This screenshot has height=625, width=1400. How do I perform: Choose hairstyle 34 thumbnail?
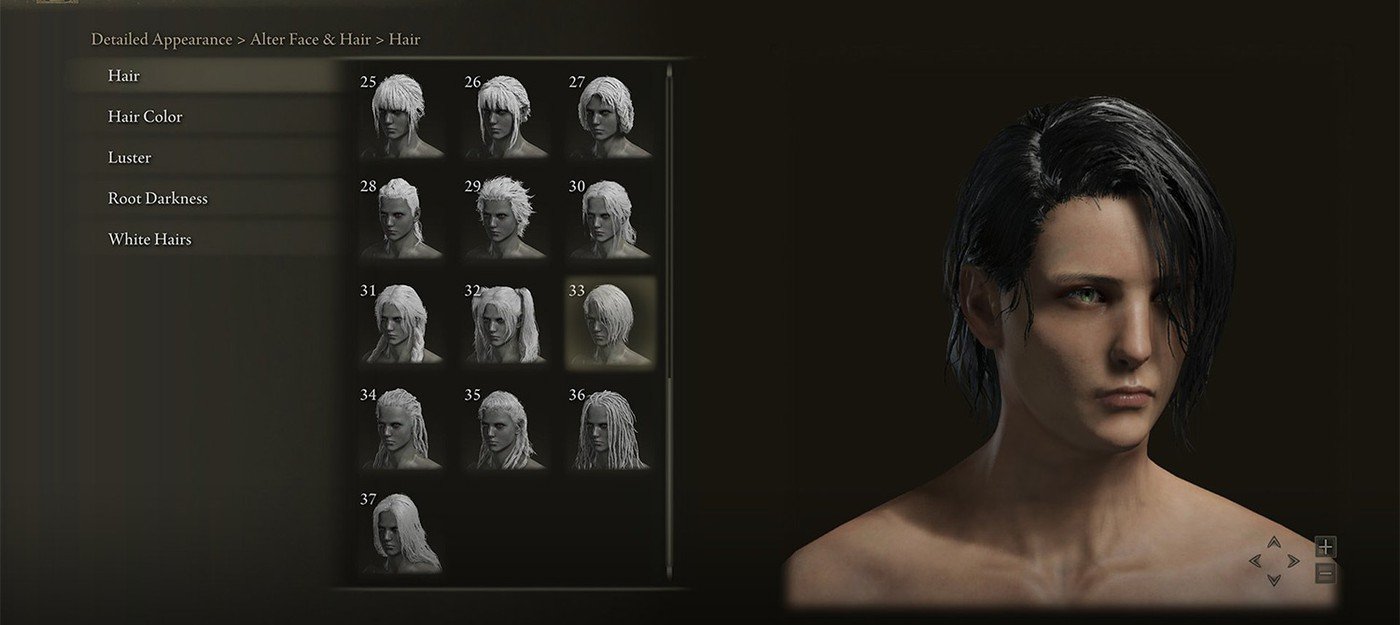tap(401, 427)
